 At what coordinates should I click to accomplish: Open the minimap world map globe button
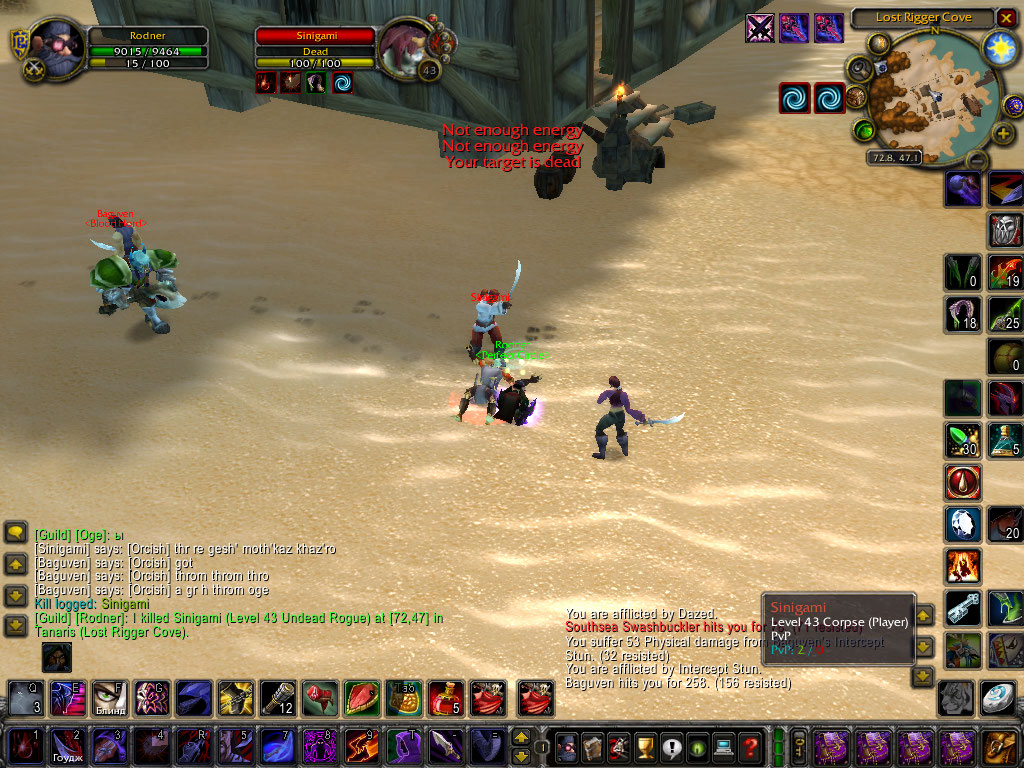point(879,44)
